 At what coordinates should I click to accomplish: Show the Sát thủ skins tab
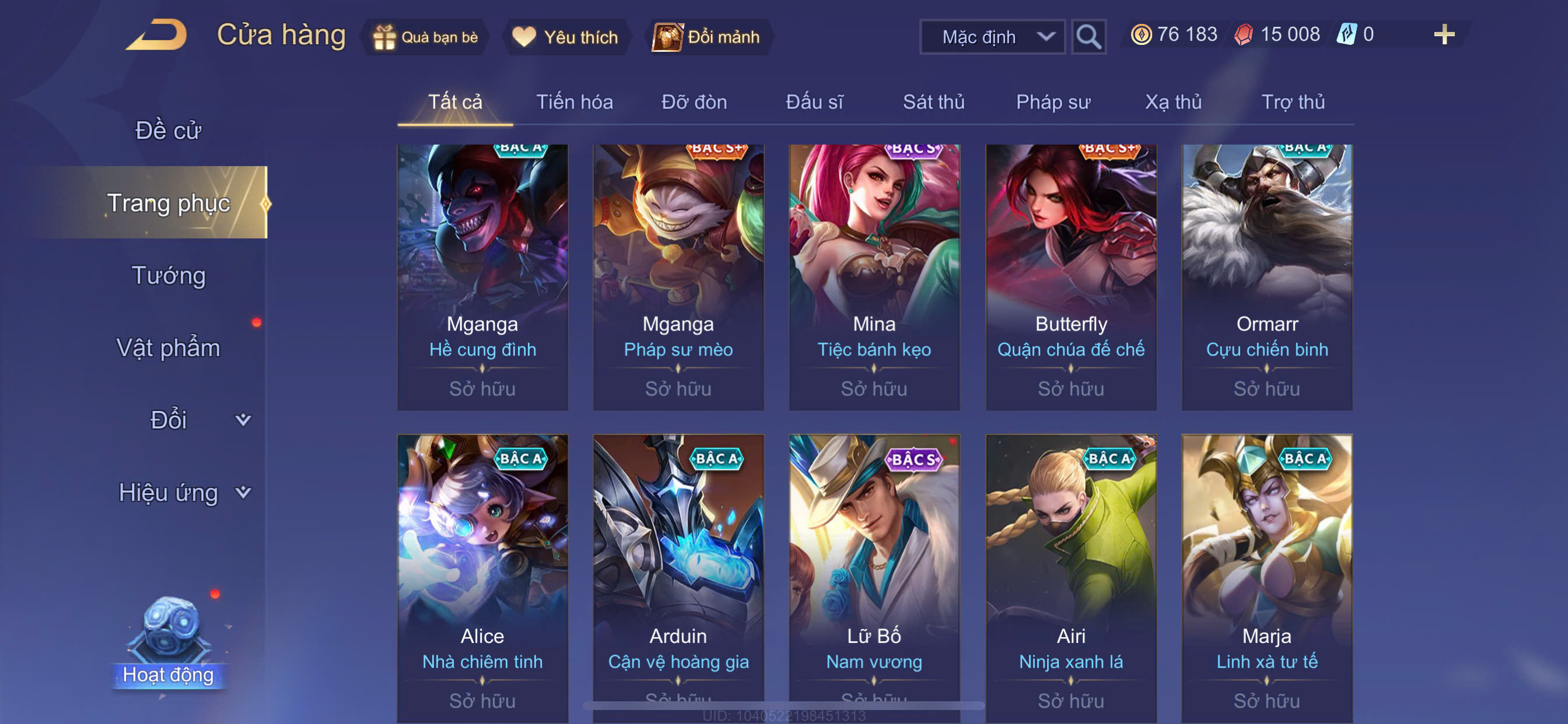point(933,102)
